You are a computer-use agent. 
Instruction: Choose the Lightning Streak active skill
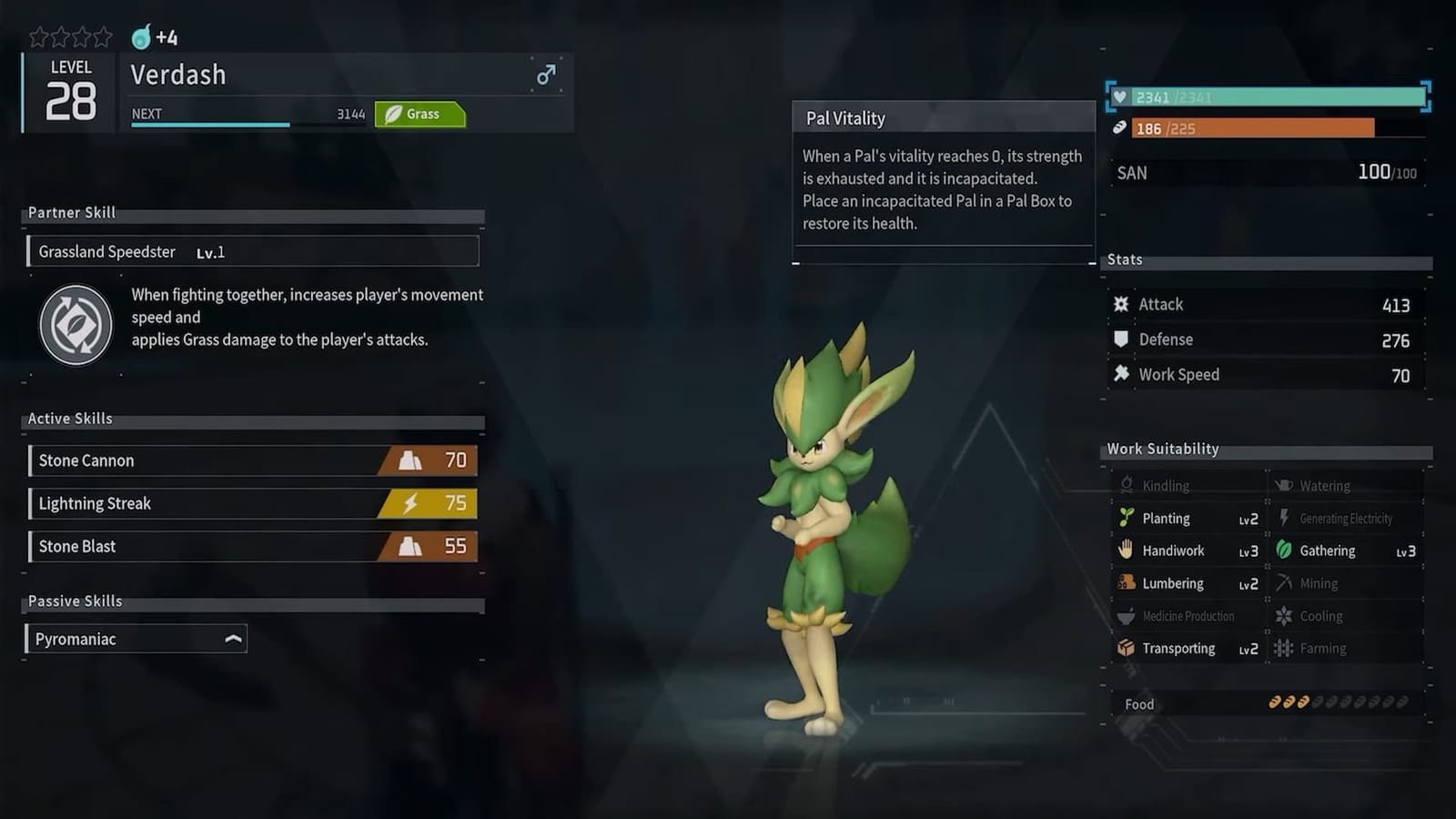(x=253, y=503)
